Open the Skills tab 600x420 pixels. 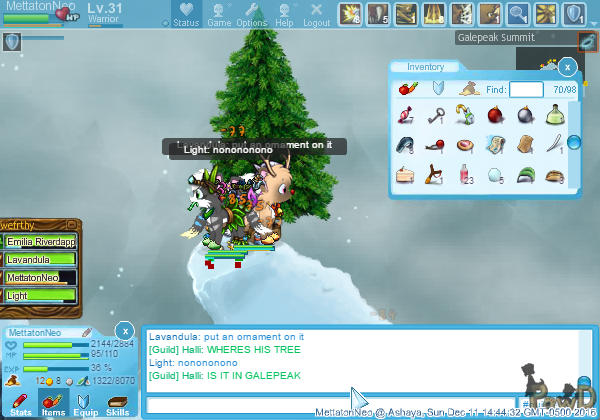pyautogui.click(x=117, y=403)
